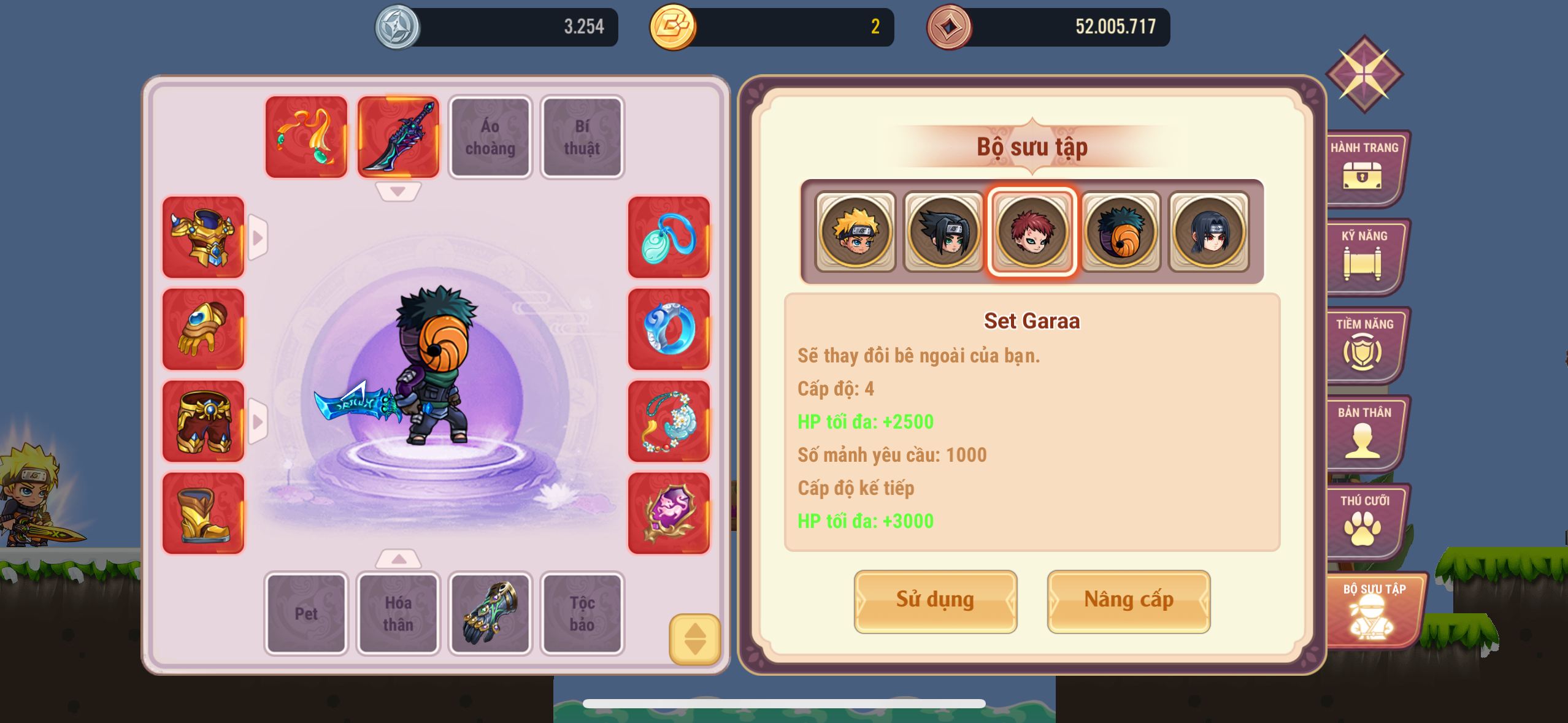Upgrade the set with Nâng cấp
This screenshot has height=723, width=1568.
click(x=1128, y=601)
